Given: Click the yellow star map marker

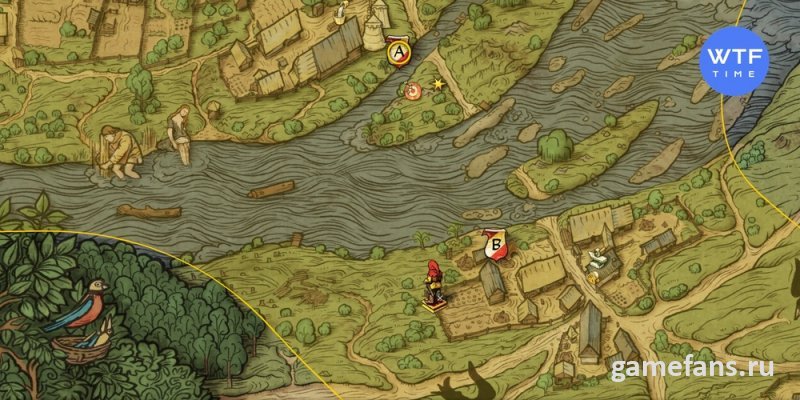Looking at the screenshot, I should (438, 84).
